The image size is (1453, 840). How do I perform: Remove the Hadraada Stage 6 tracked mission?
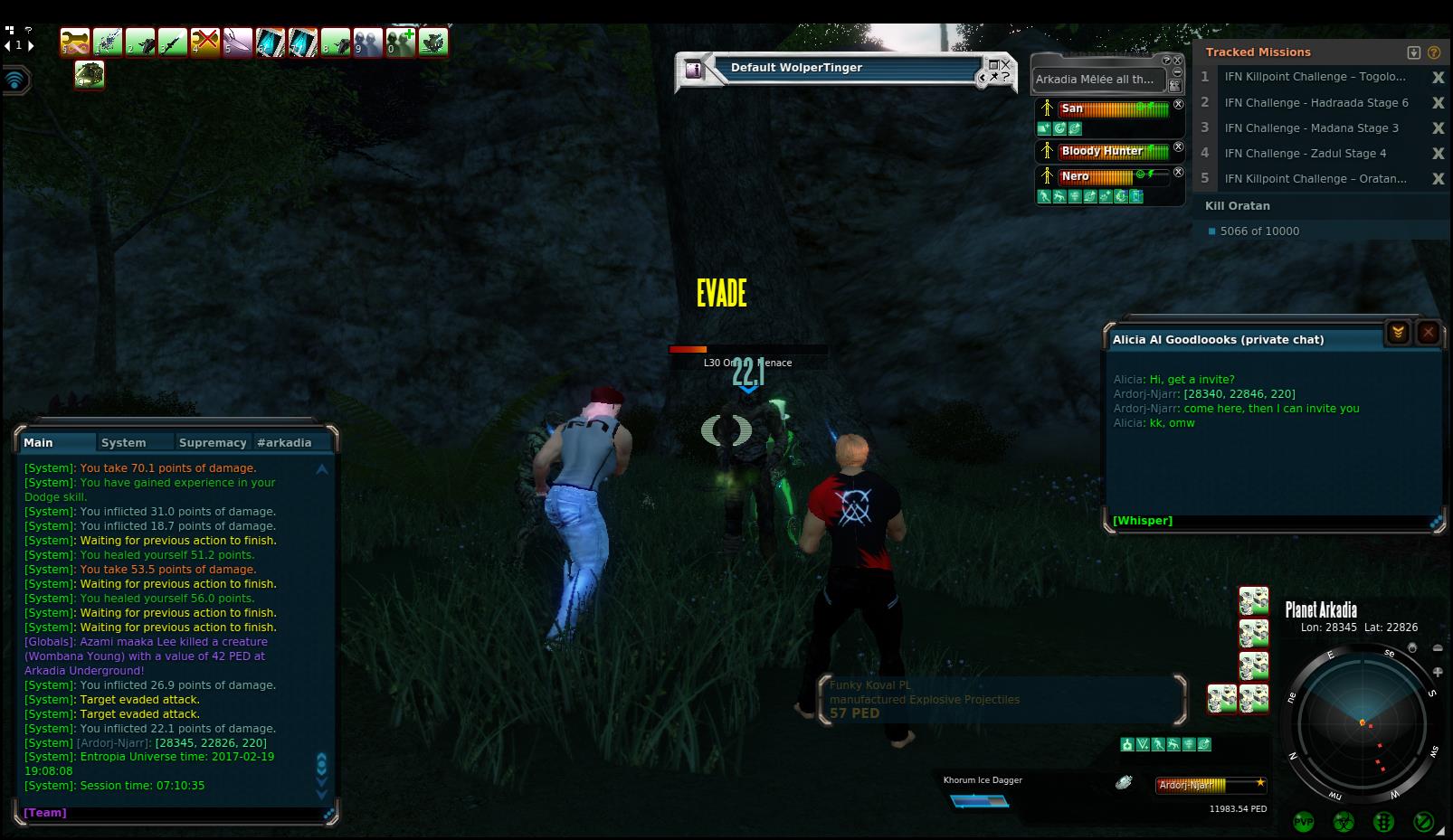click(1438, 103)
